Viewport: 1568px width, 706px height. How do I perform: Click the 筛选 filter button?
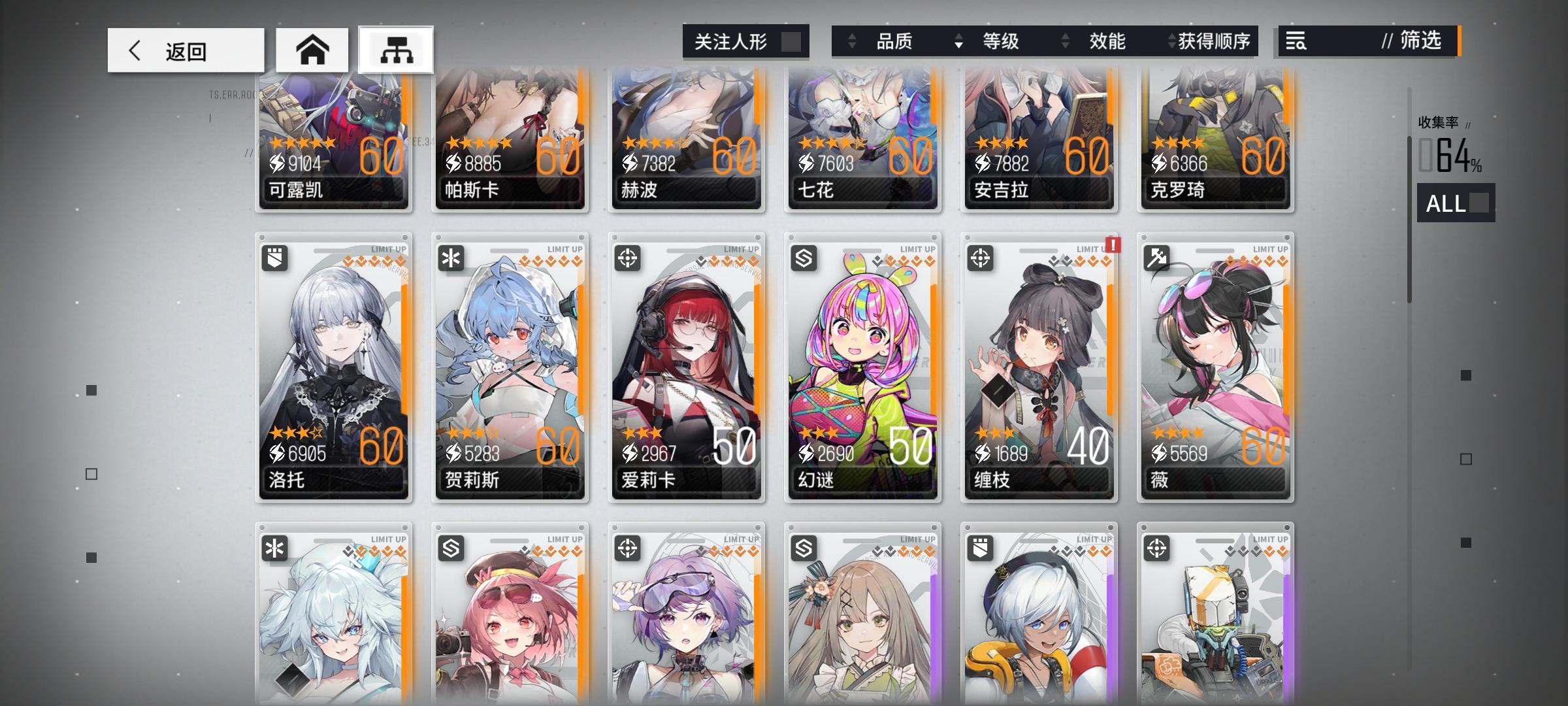coord(1411,41)
